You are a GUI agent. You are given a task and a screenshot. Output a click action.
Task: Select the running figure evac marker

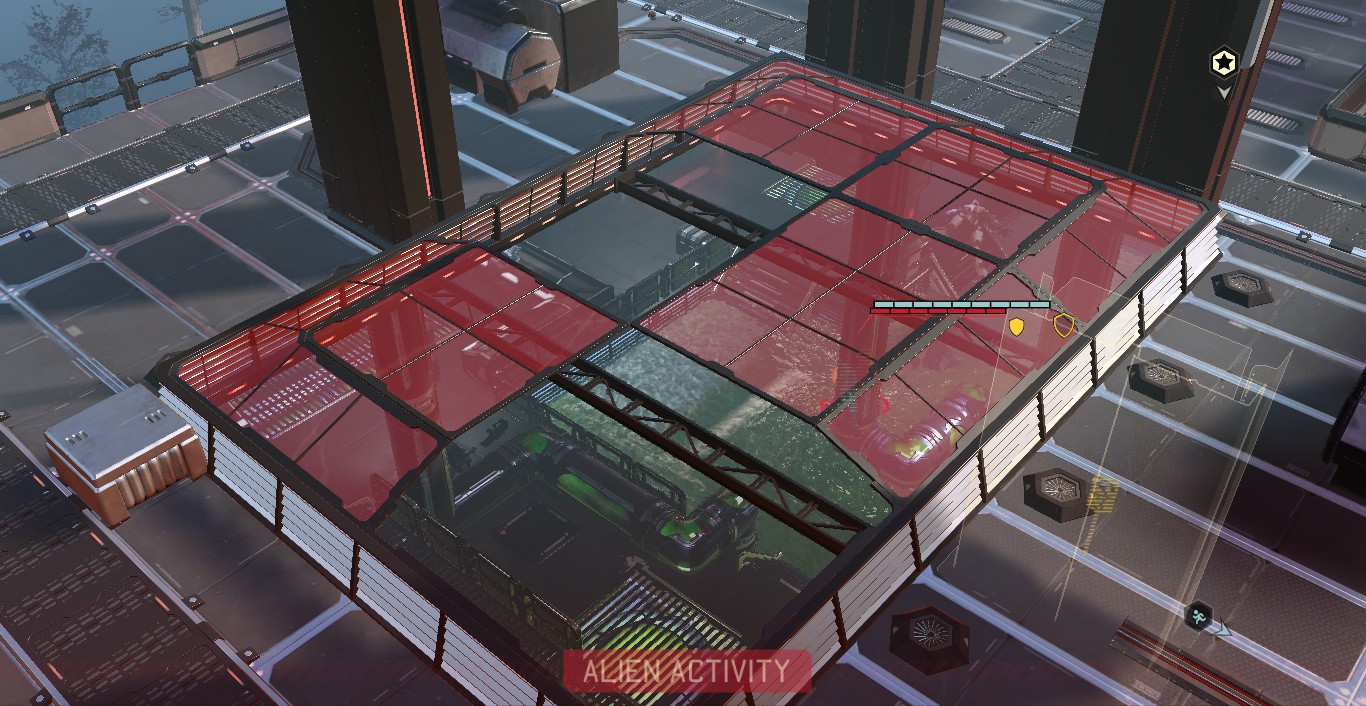1199,615
